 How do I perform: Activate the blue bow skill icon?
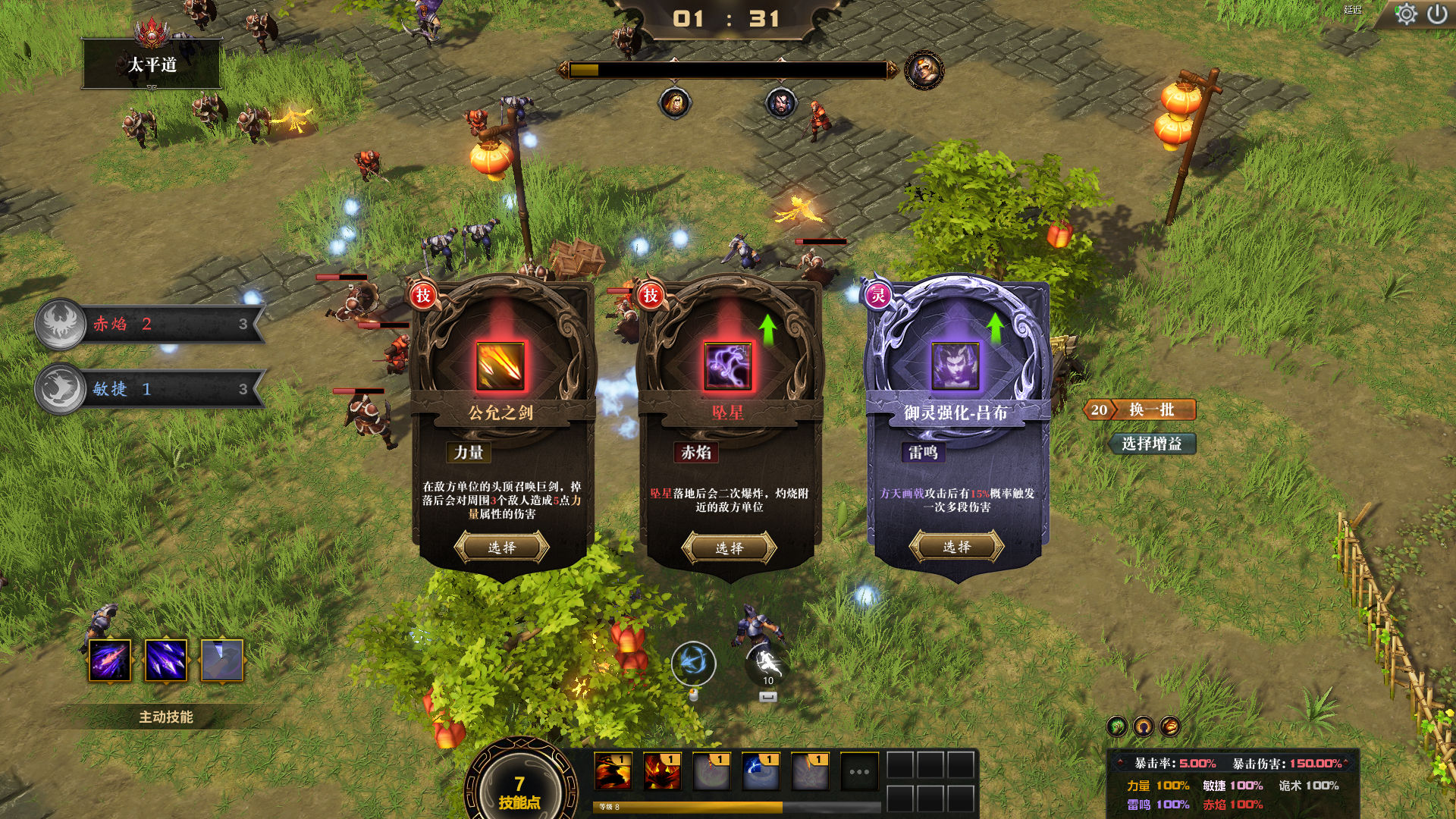point(693,664)
